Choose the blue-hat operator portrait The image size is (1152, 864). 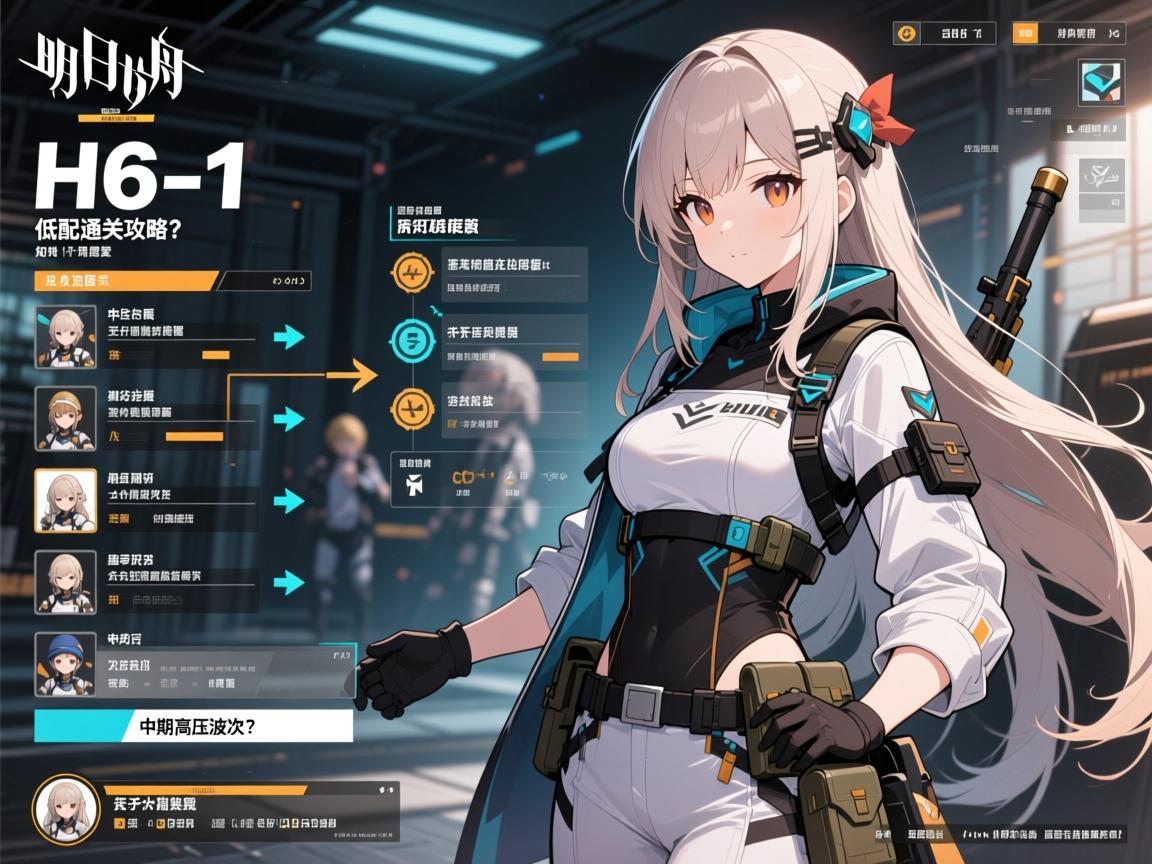pyautogui.click(x=65, y=663)
